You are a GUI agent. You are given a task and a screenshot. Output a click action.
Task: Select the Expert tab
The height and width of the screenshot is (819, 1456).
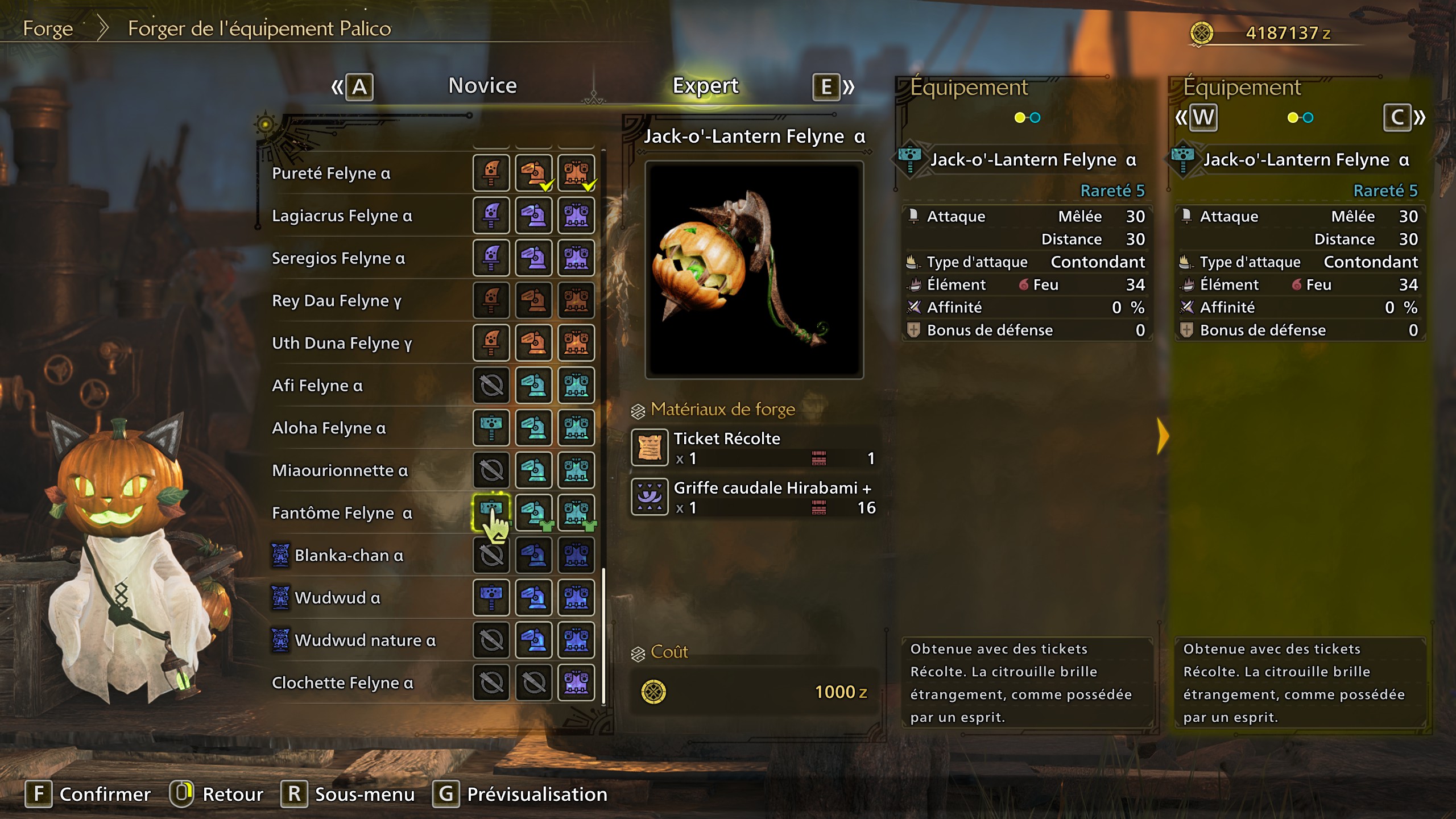[x=705, y=85]
